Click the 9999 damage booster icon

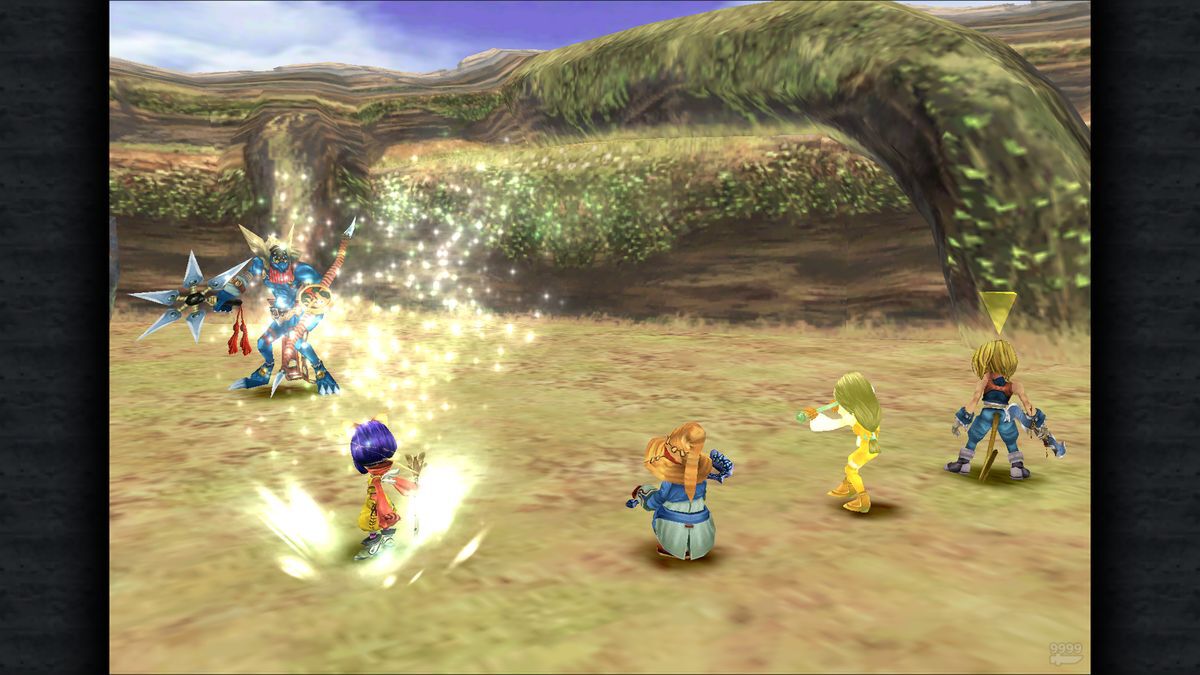tap(1065, 654)
